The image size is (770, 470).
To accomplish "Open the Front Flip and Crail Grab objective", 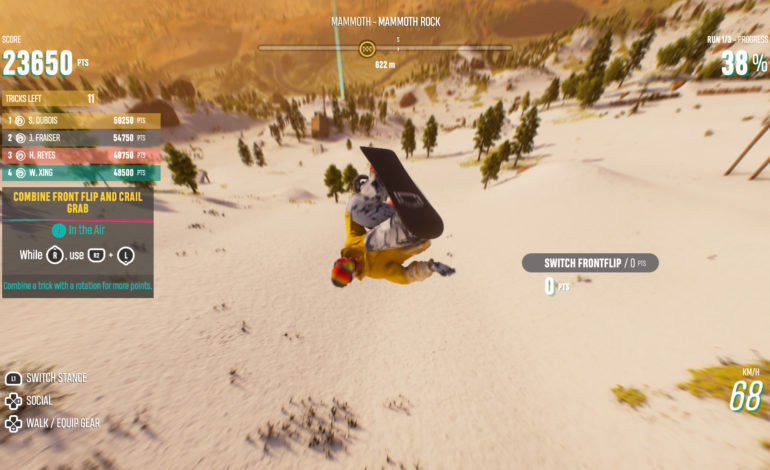I will 78,203.
